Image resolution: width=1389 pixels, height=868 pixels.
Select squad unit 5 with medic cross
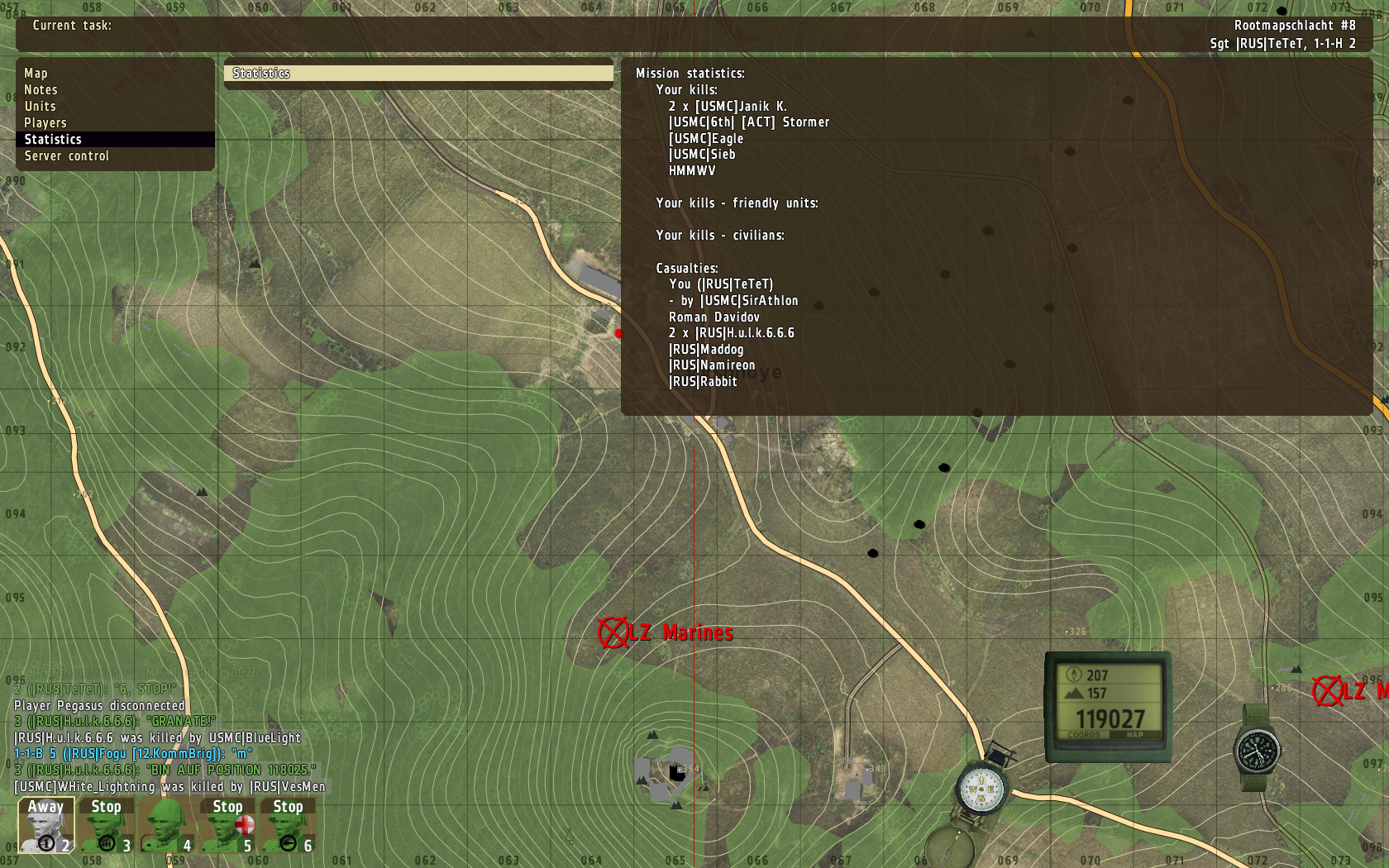coord(227,825)
